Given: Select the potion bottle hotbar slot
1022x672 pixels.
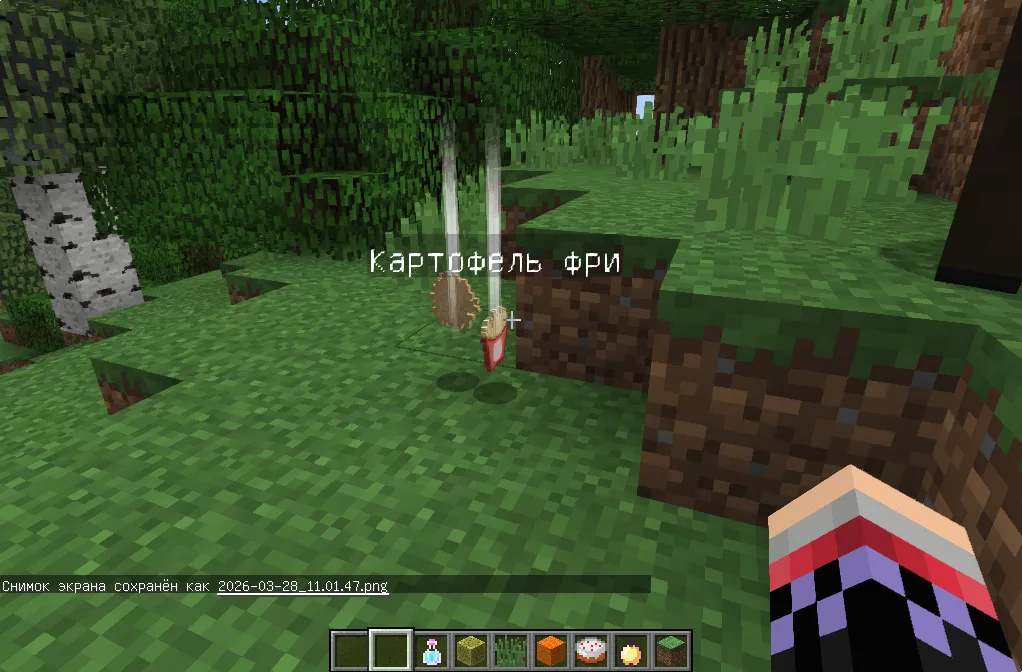Looking at the screenshot, I should (431, 651).
